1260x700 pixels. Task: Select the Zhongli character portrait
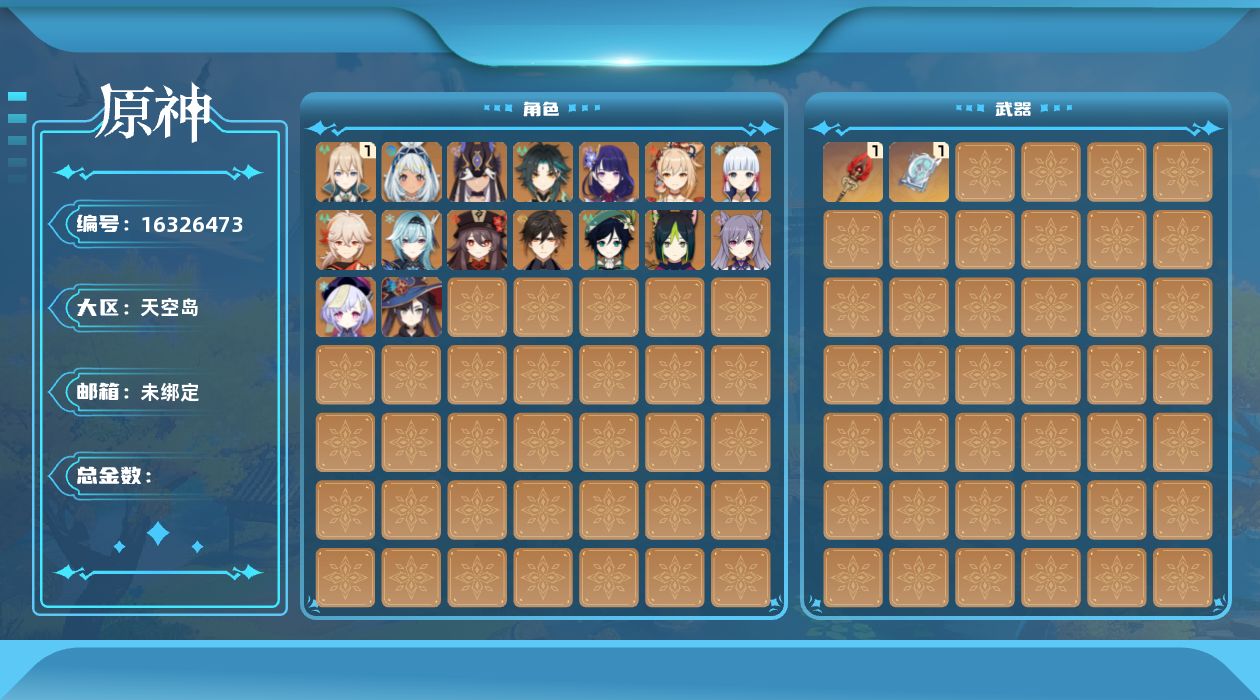(543, 240)
